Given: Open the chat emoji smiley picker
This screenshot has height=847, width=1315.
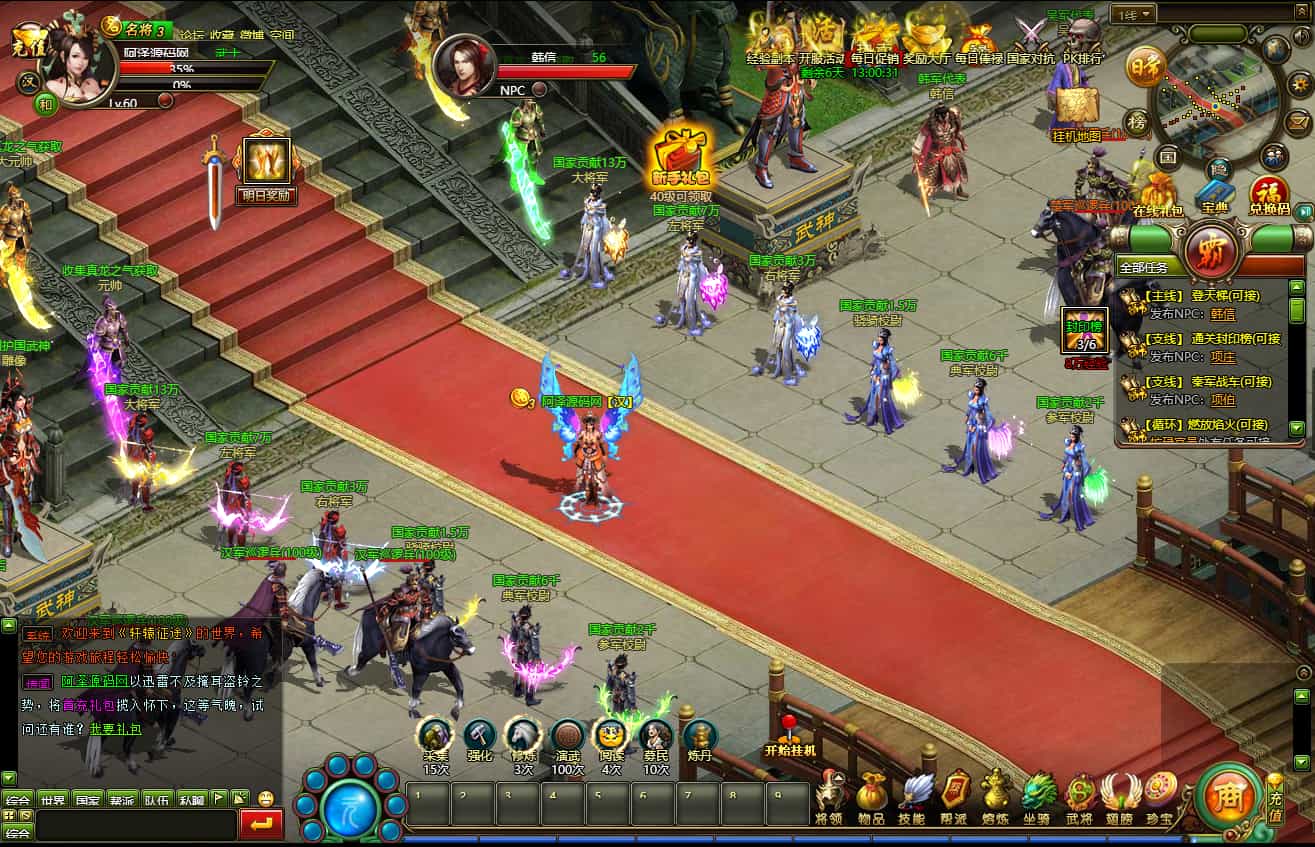Looking at the screenshot, I should [266, 798].
